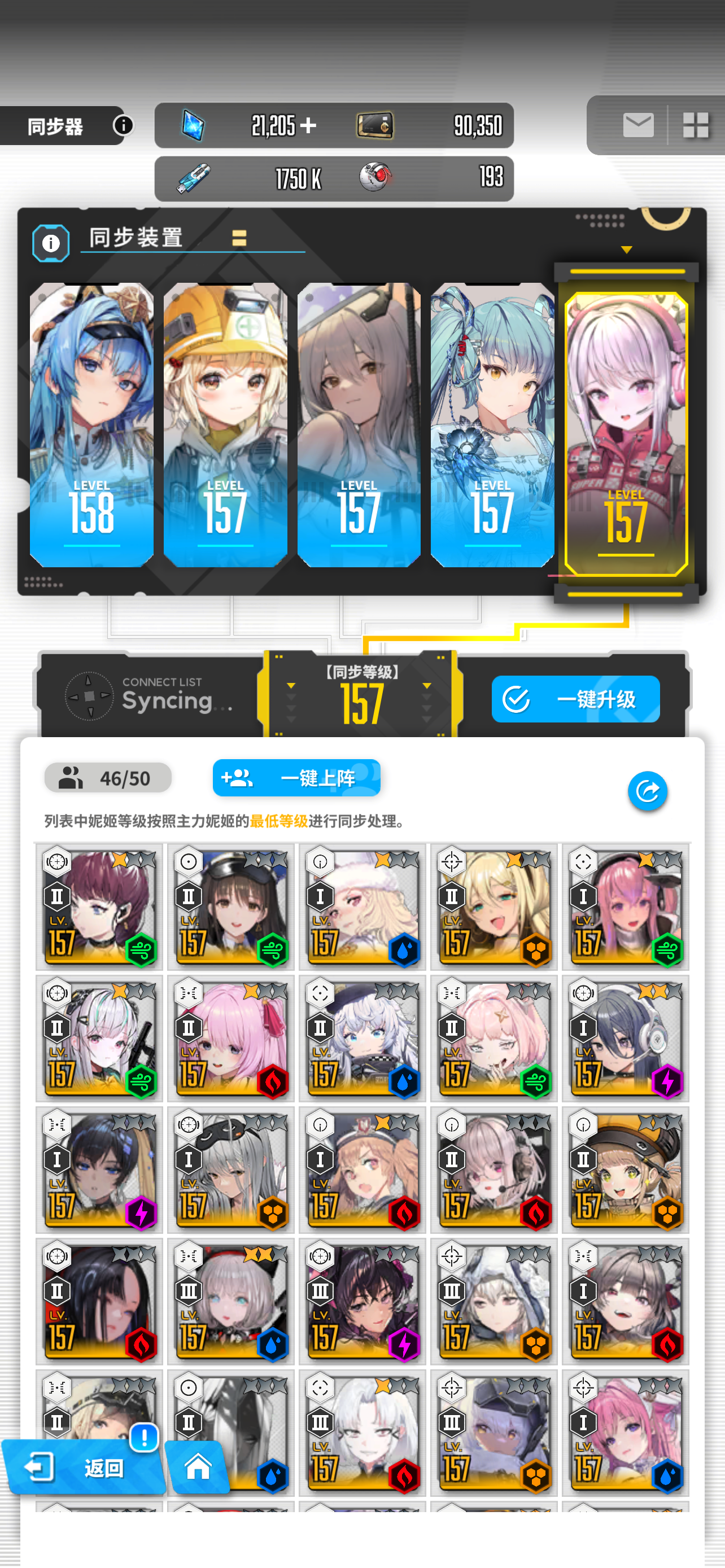Tap the info icon beside 同步器

[x=125, y=126]
